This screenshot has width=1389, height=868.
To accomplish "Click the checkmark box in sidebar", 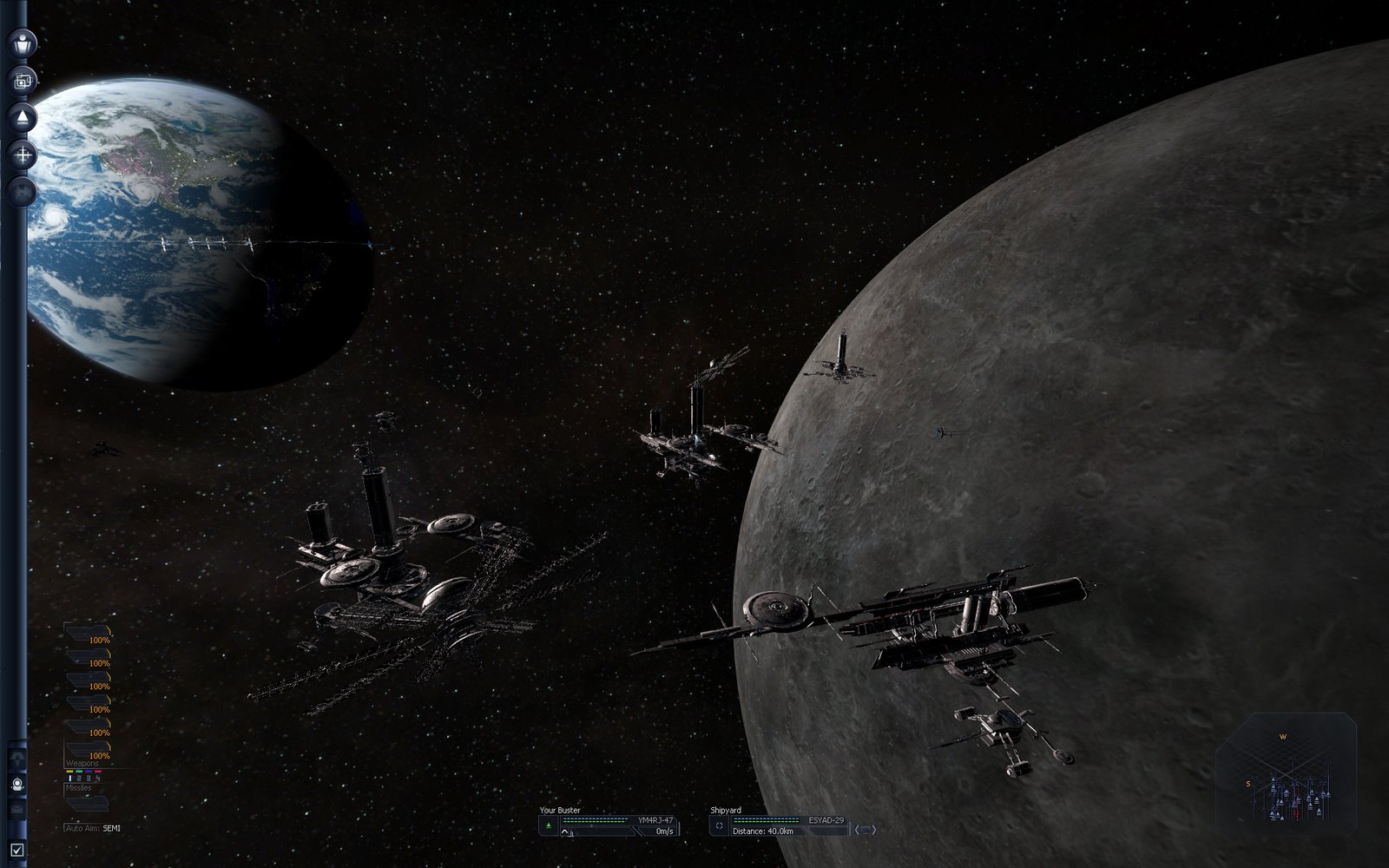I will (x=16, y=850).
